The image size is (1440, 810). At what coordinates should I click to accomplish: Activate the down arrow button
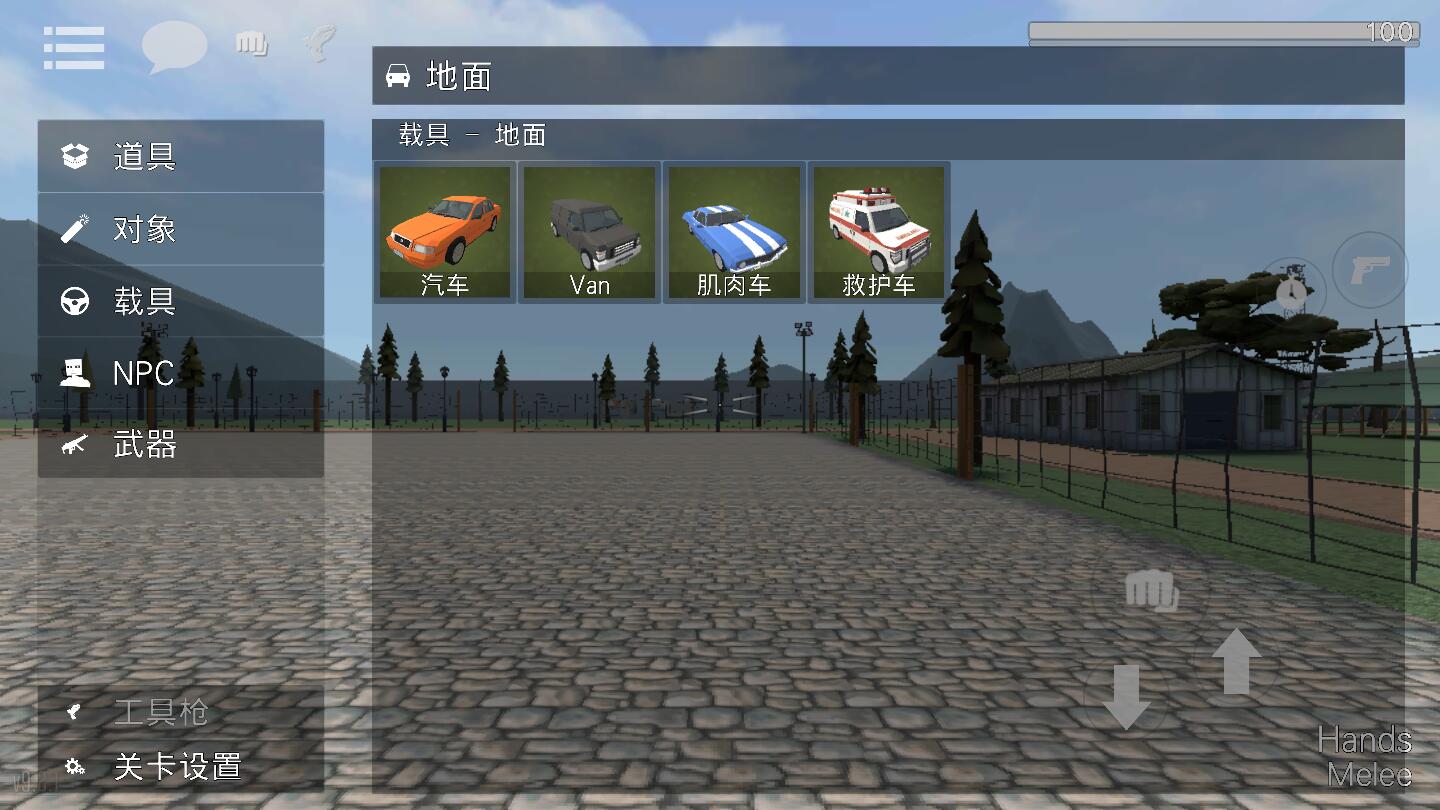[x=1126, y=696]
